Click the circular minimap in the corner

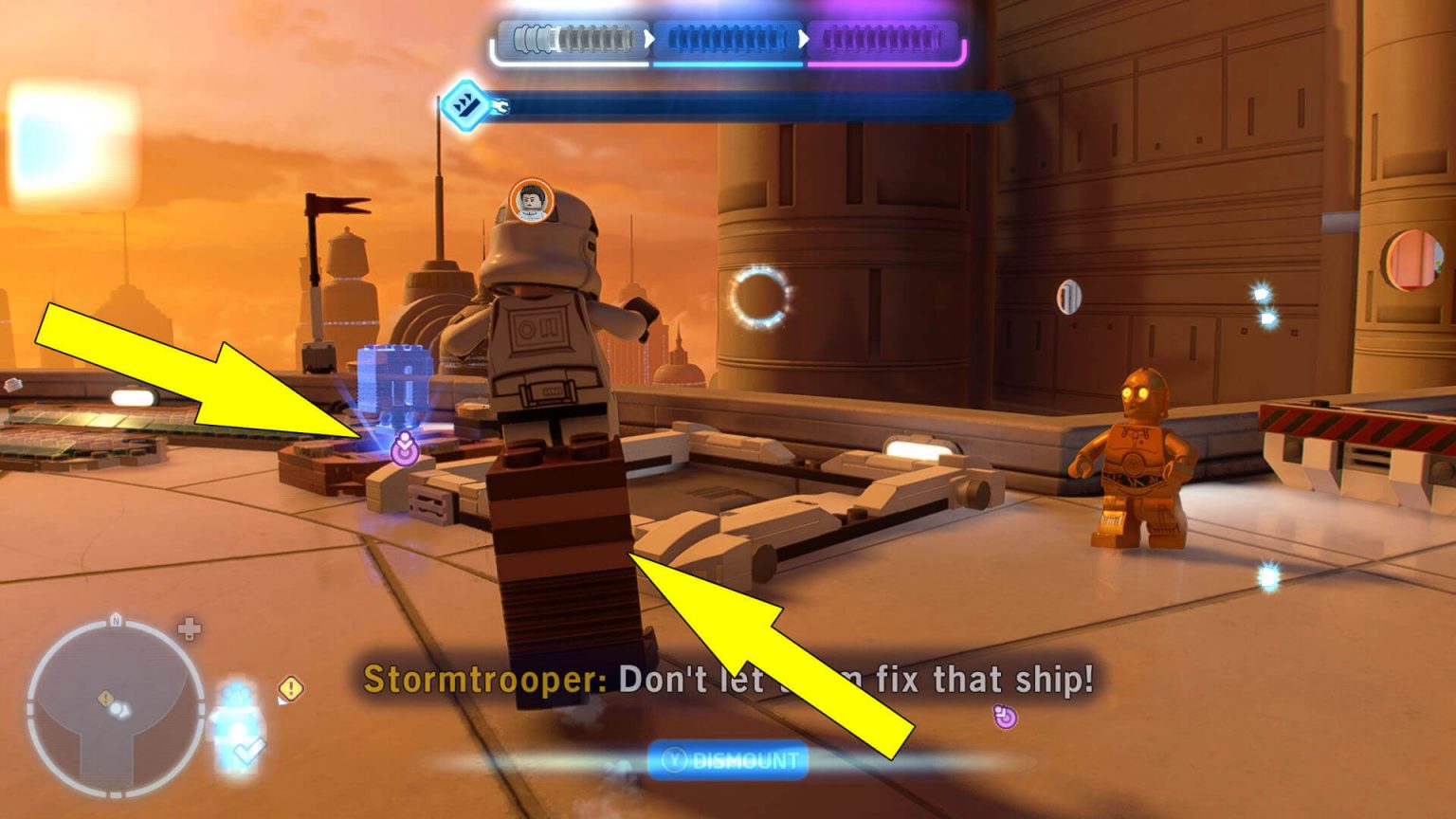(x=114, y=707)
